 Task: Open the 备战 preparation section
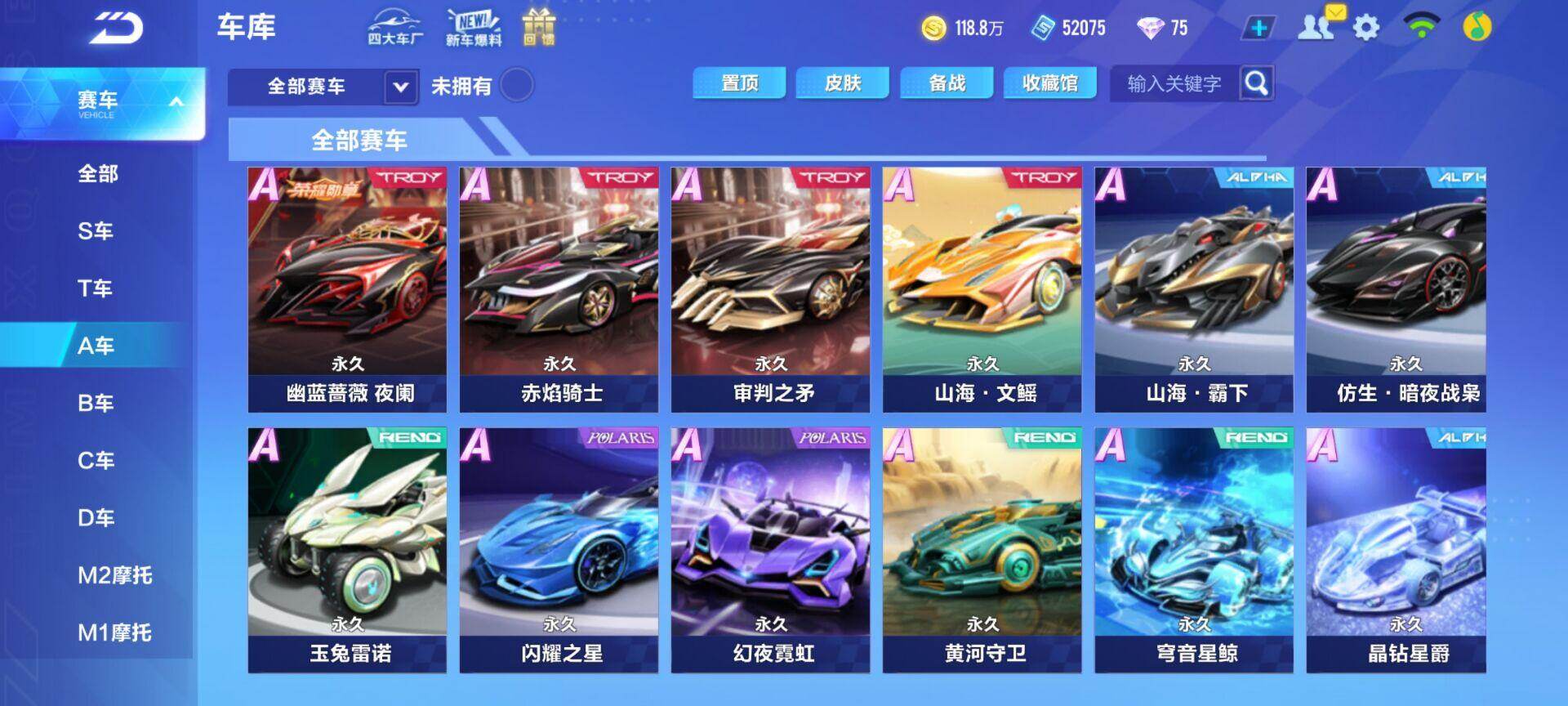[947, 83]
